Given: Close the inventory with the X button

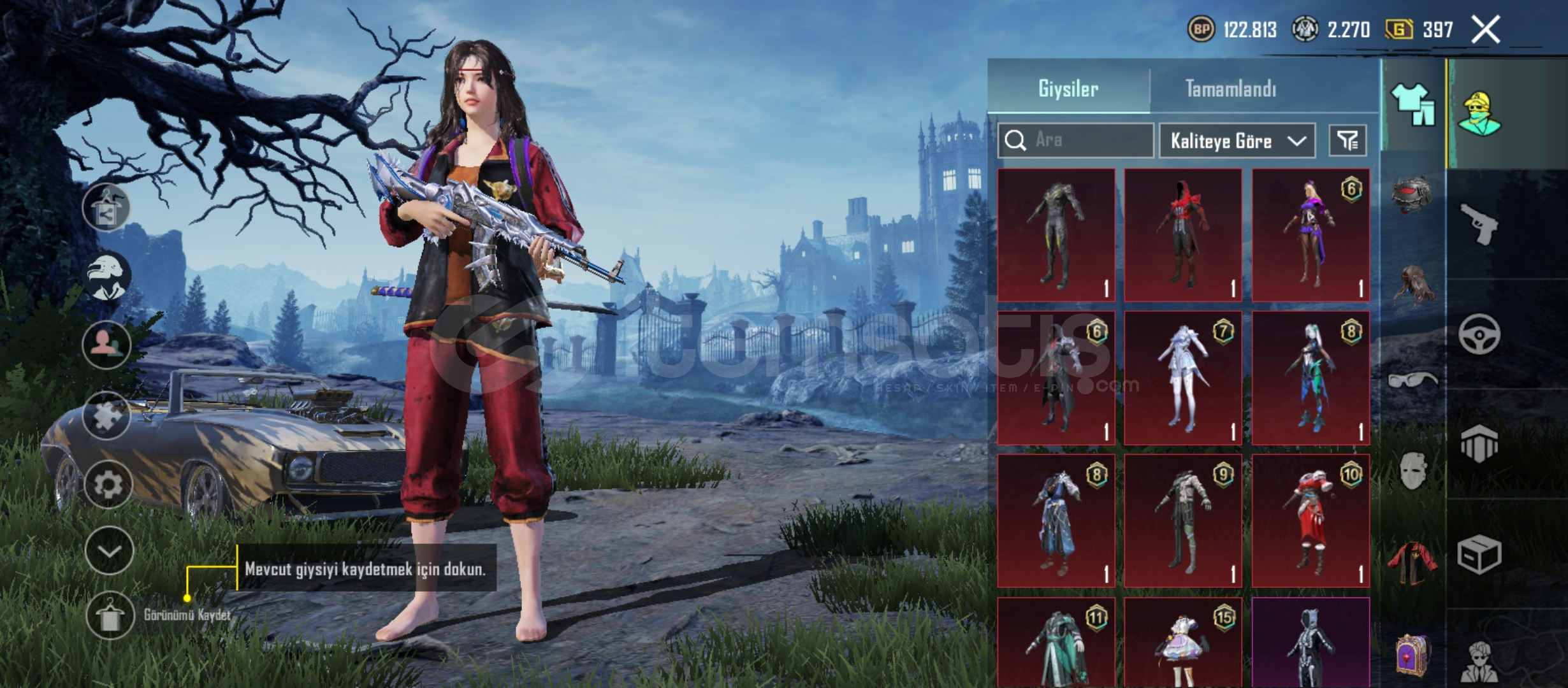Looking at the screenshot, I should [x=1485, y=30].
